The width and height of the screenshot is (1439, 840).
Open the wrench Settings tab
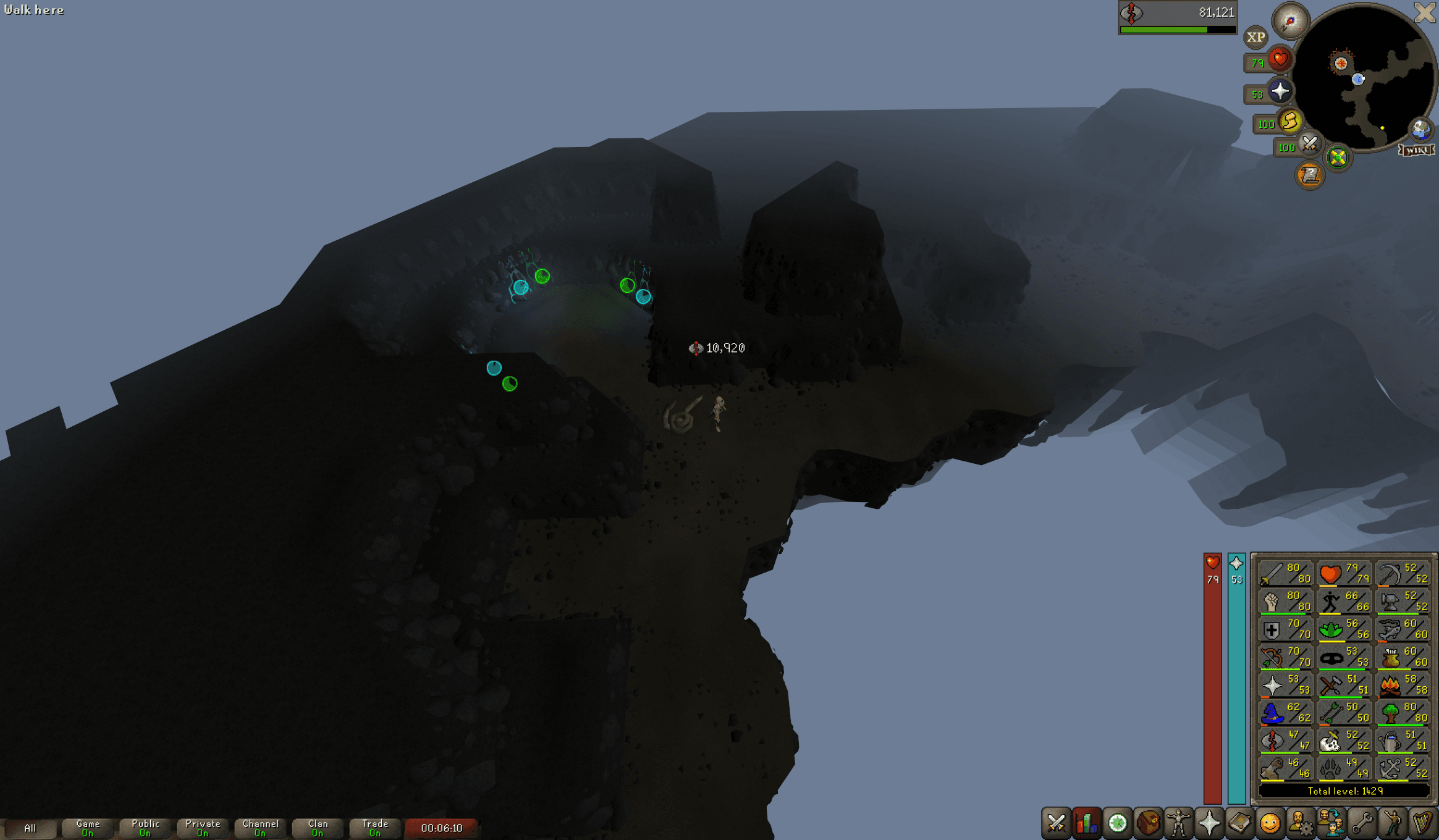pos(1361,823)
